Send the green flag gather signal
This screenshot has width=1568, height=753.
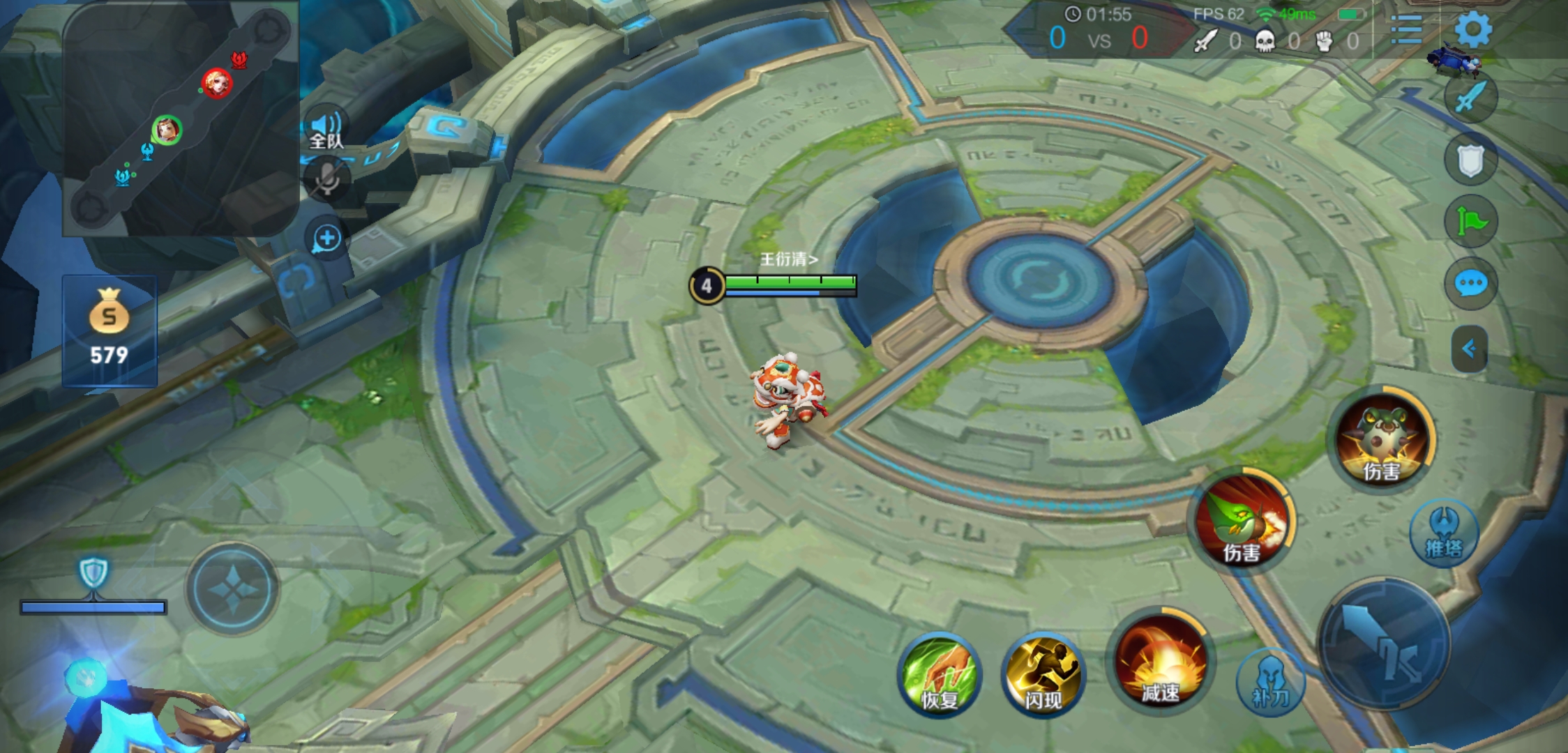click(1470, 222)
